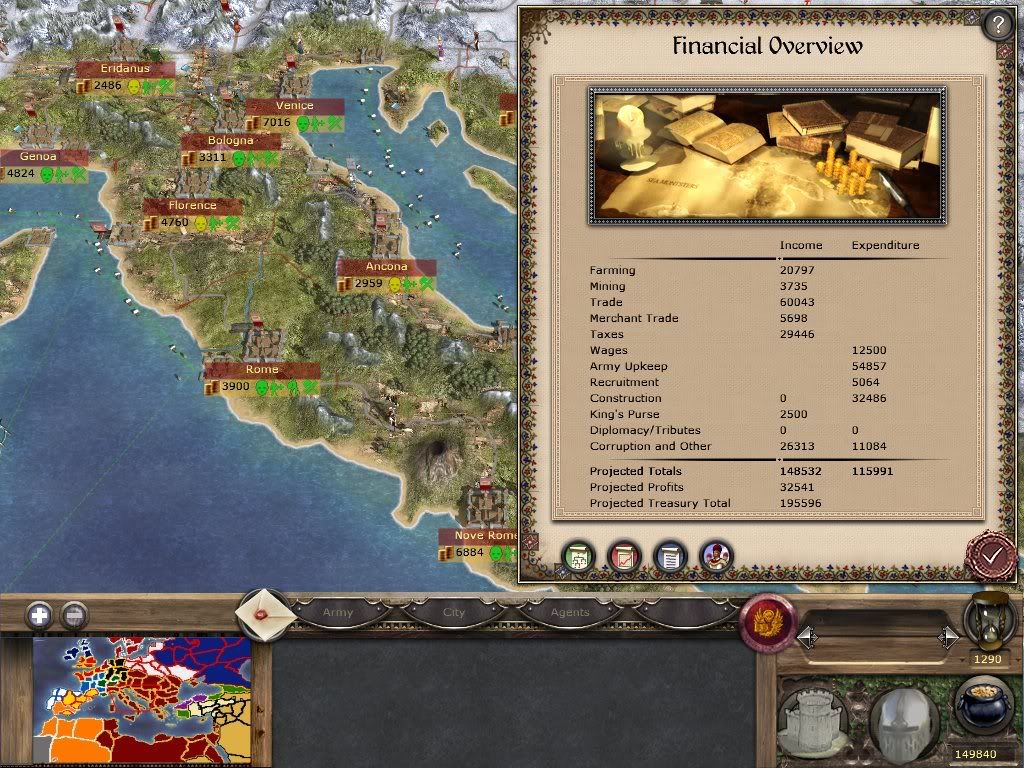The height and width of the screenshot is (768, 1024).
Task: Switch to the City tab
Action: pos(454,612)
